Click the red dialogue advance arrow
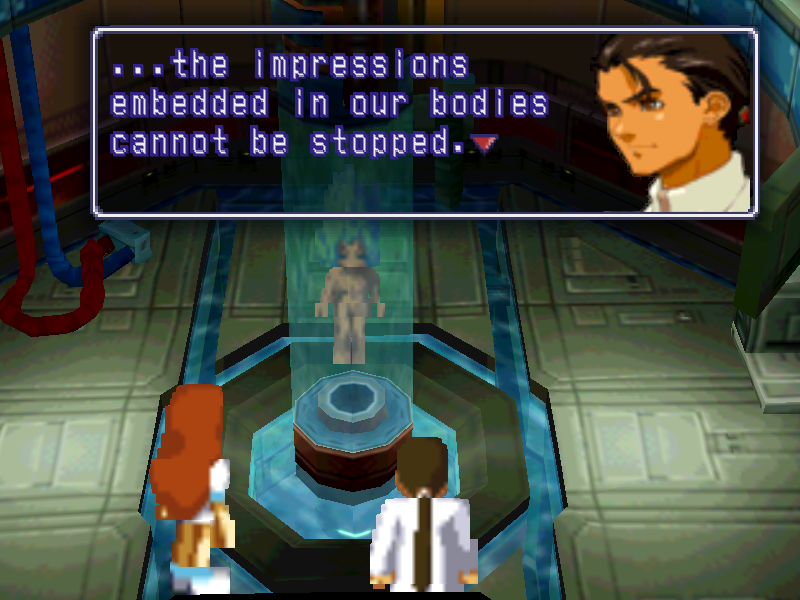This screenshot has height=600, width=800. pos(484,144)
